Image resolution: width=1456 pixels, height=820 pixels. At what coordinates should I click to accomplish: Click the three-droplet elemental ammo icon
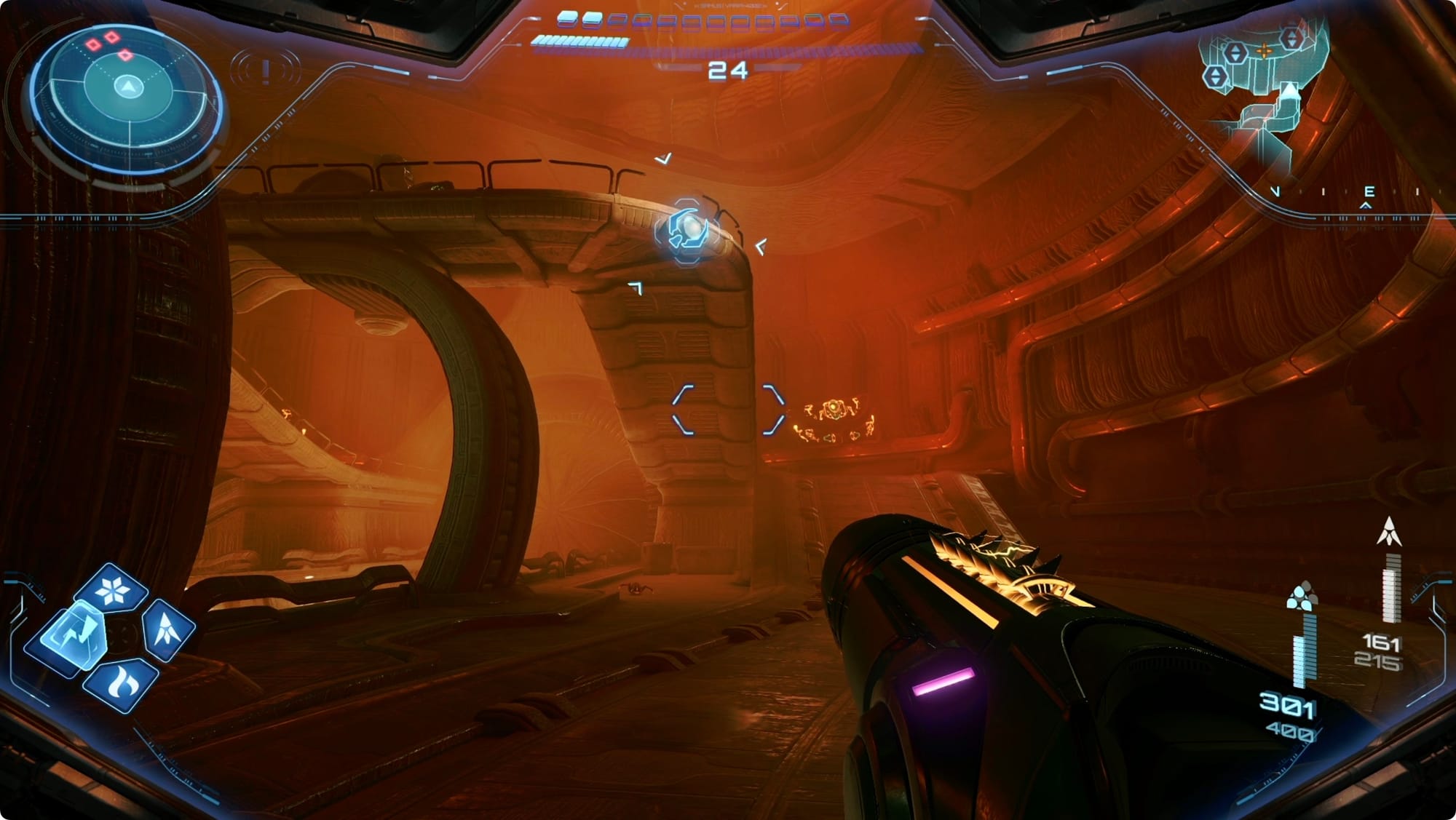[1302, 596]
